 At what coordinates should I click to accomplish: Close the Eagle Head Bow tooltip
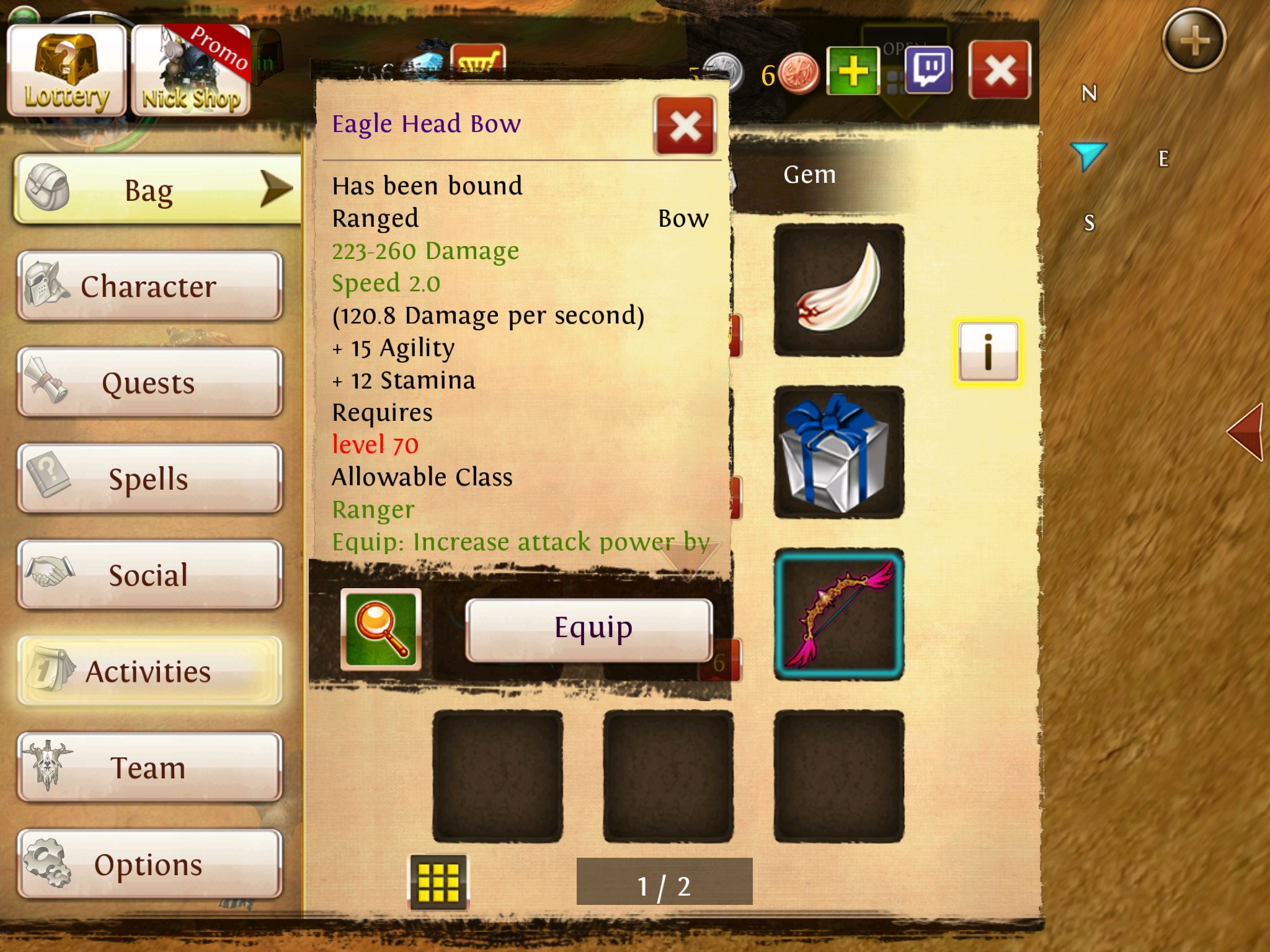[685, 126]
